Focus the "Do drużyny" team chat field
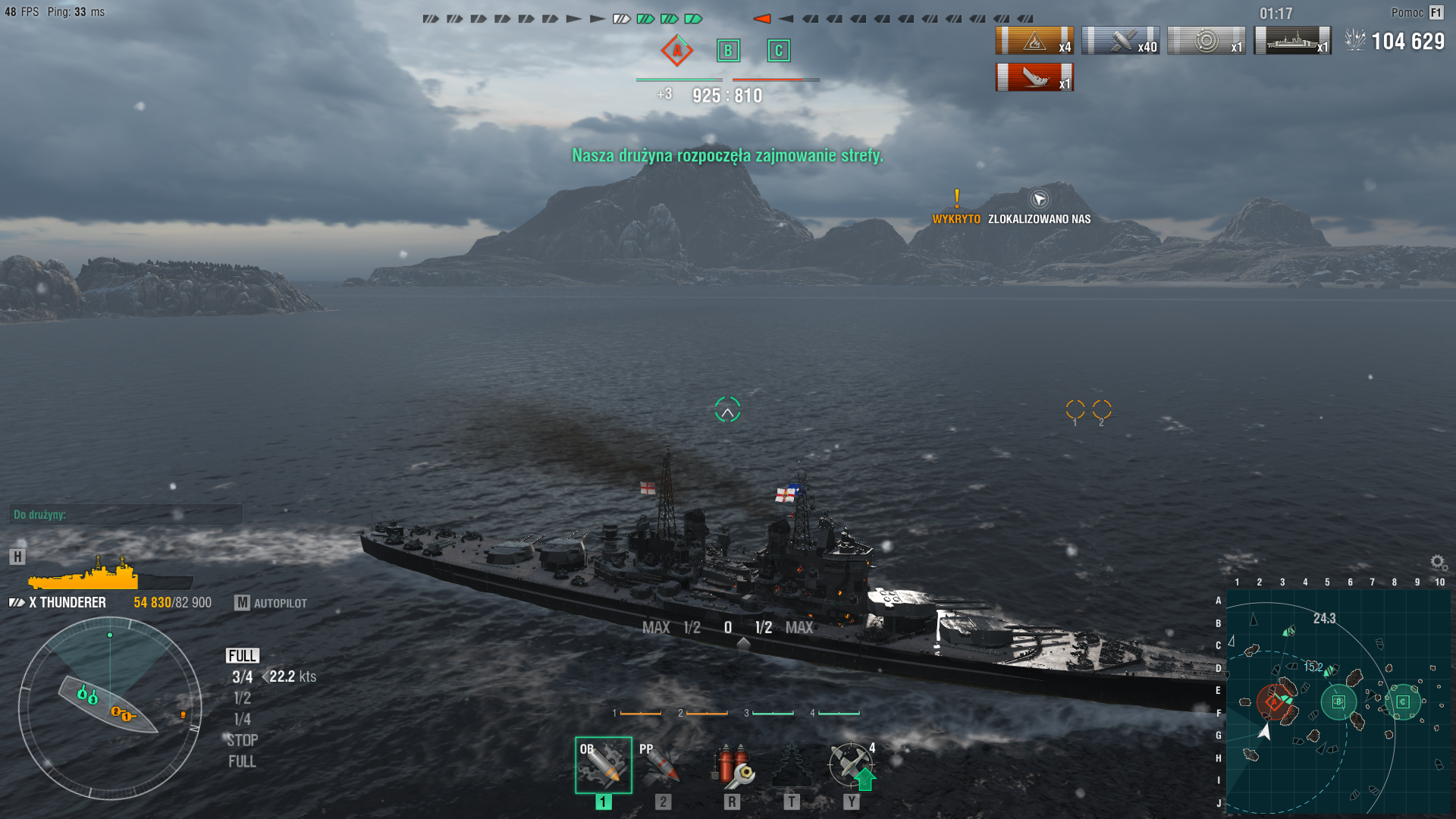Viewport: 1456px width, 819px height. [126, 515]
